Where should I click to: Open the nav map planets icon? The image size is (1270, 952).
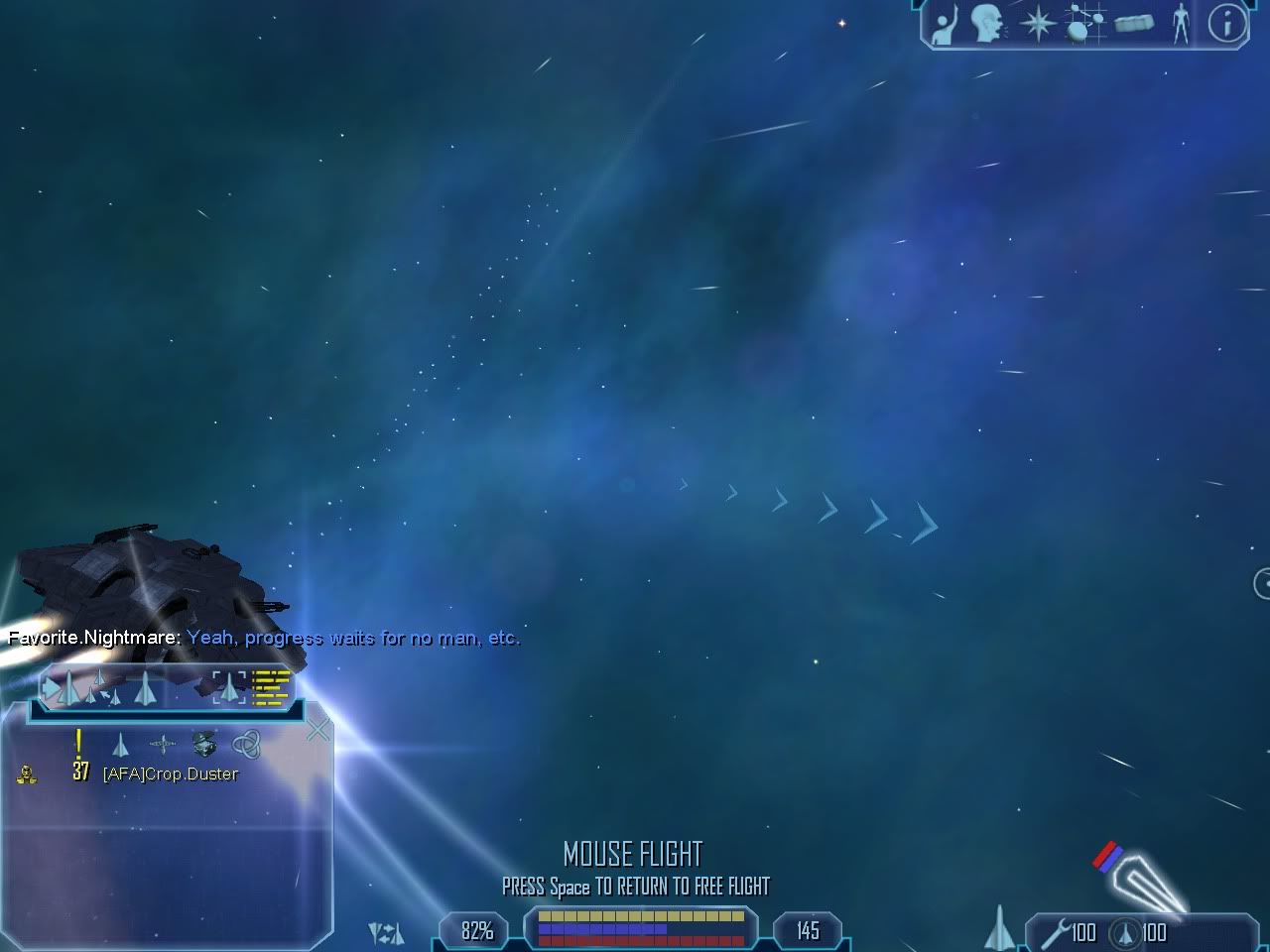coord(1083,25)
